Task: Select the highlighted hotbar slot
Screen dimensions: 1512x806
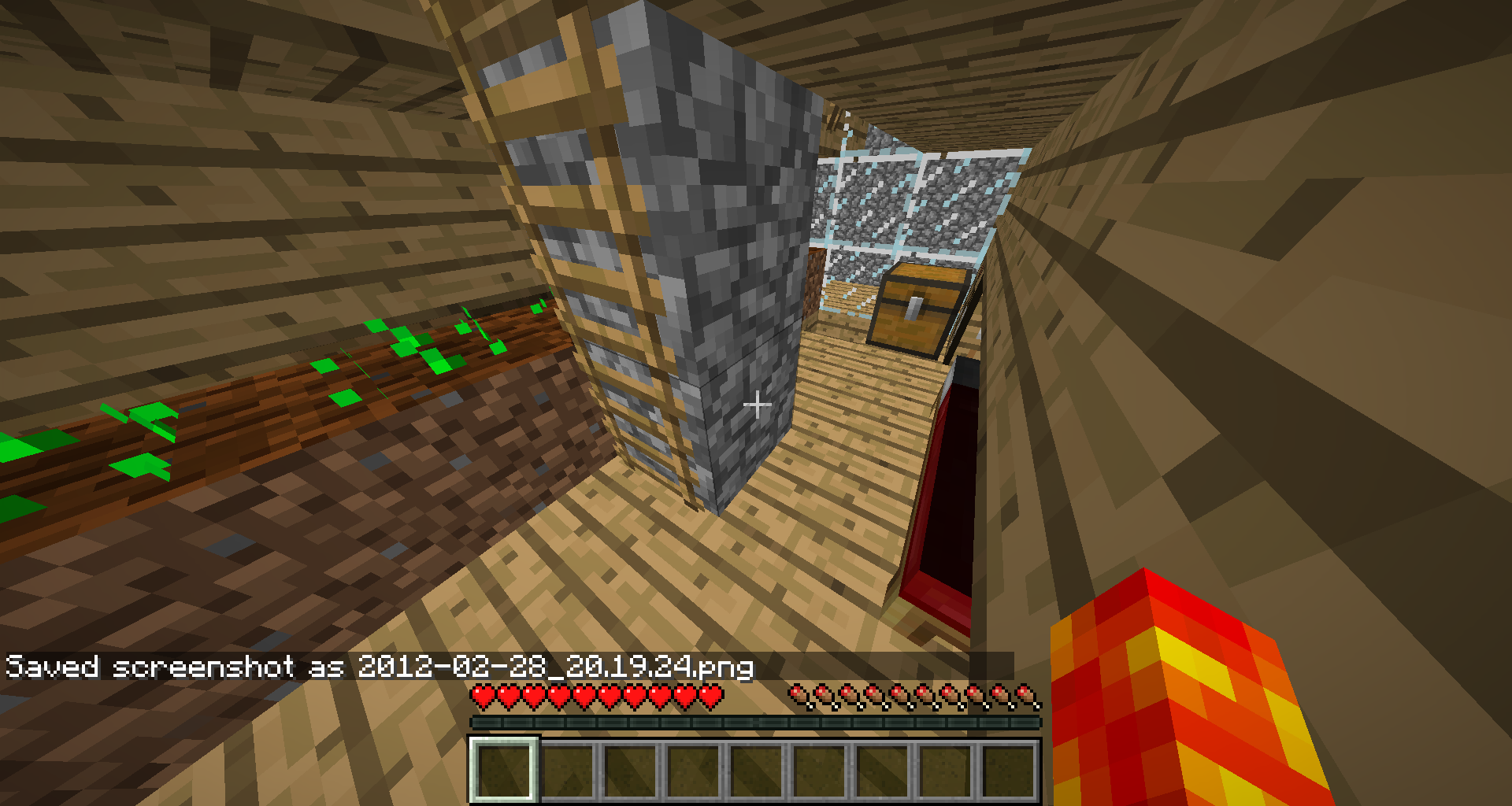Action: coord(504,770)
